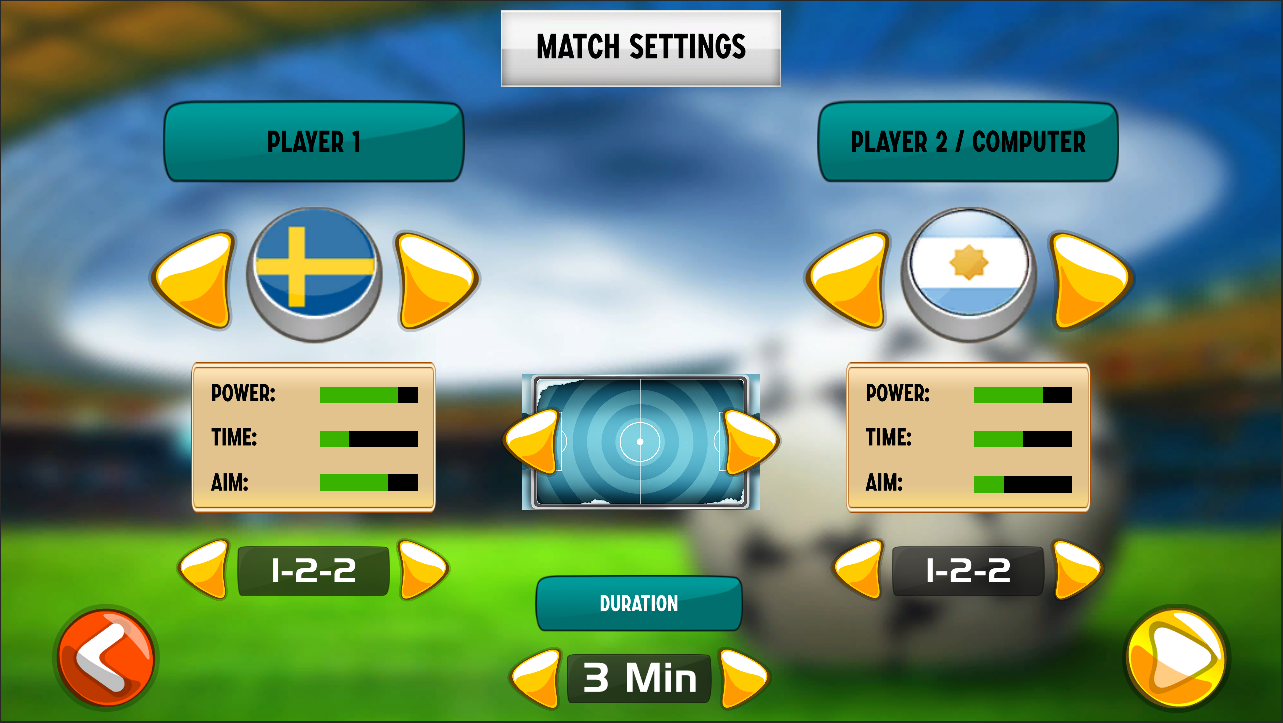This screenshot has width=1283, height=723.
Task: Increase match duration with the right arrow
Action: pos(745,678)
